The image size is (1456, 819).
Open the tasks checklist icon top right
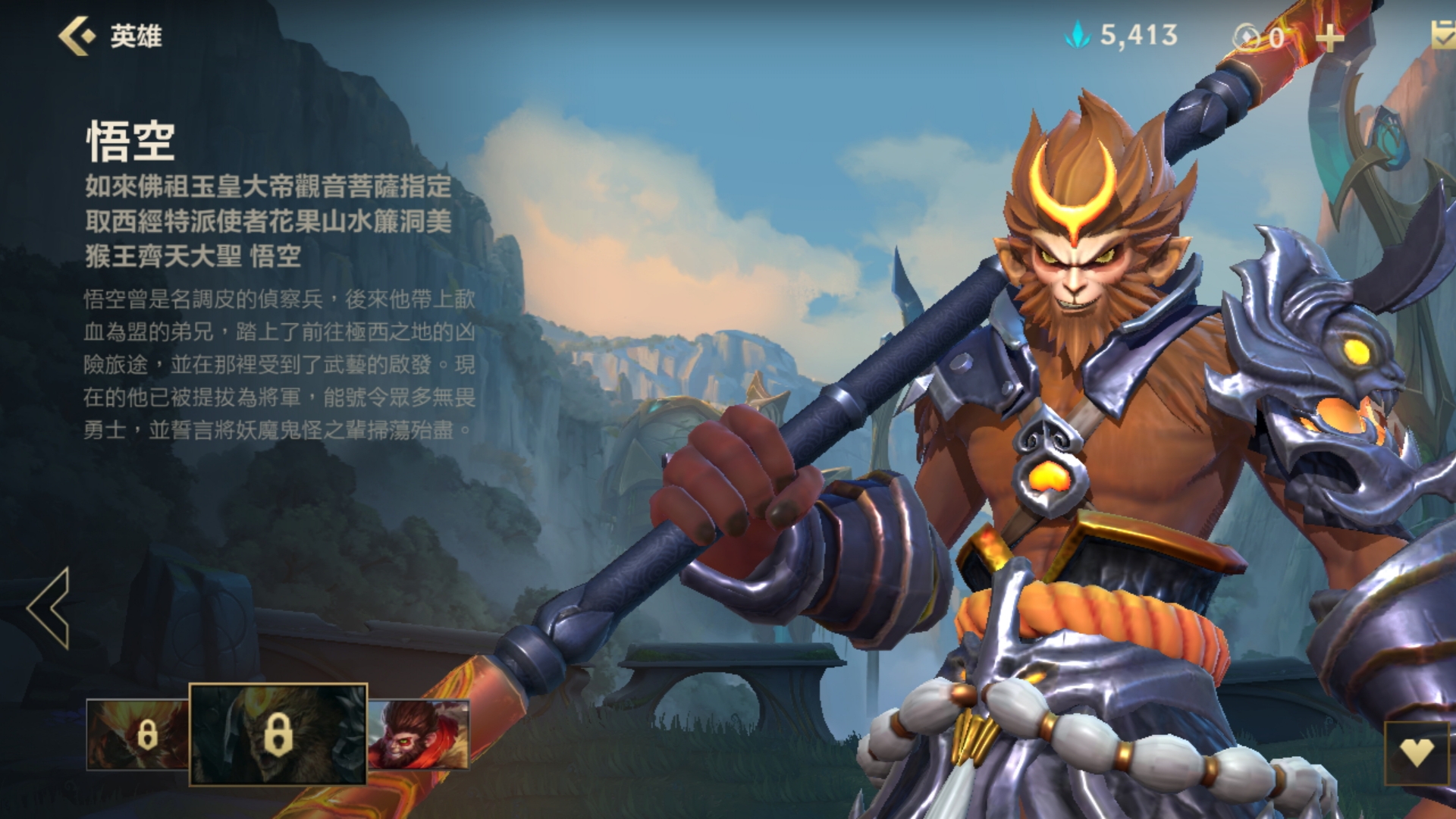point(1441,33)
